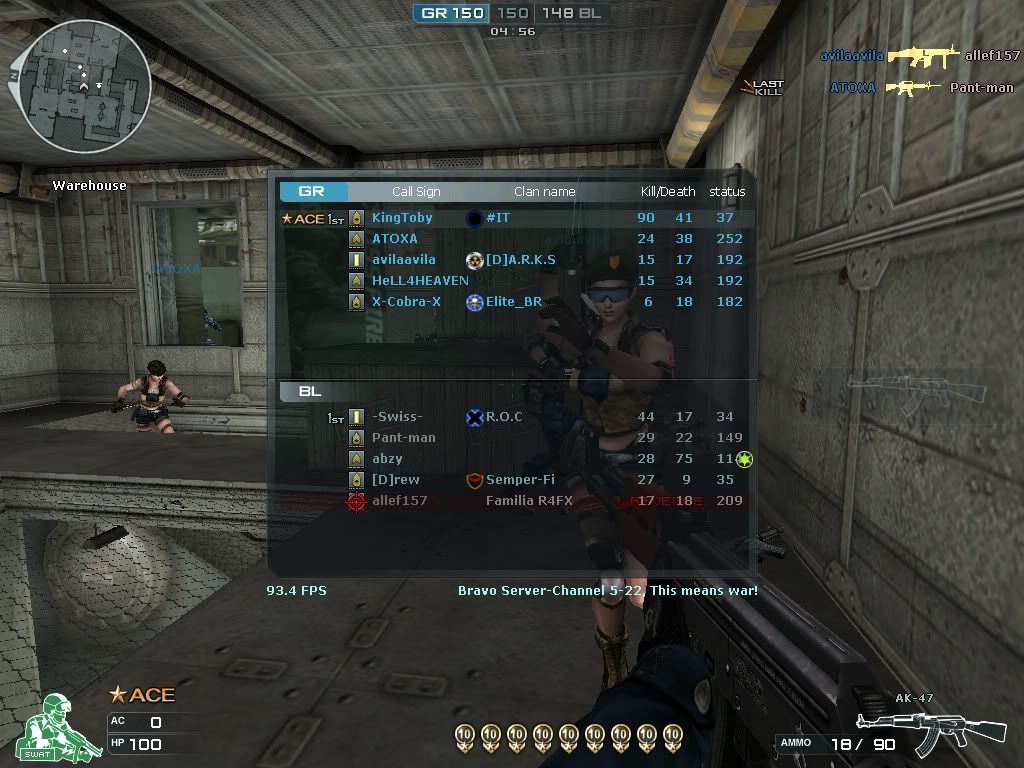Click the R.O.C clan emblem

click(x=475, y=417)
